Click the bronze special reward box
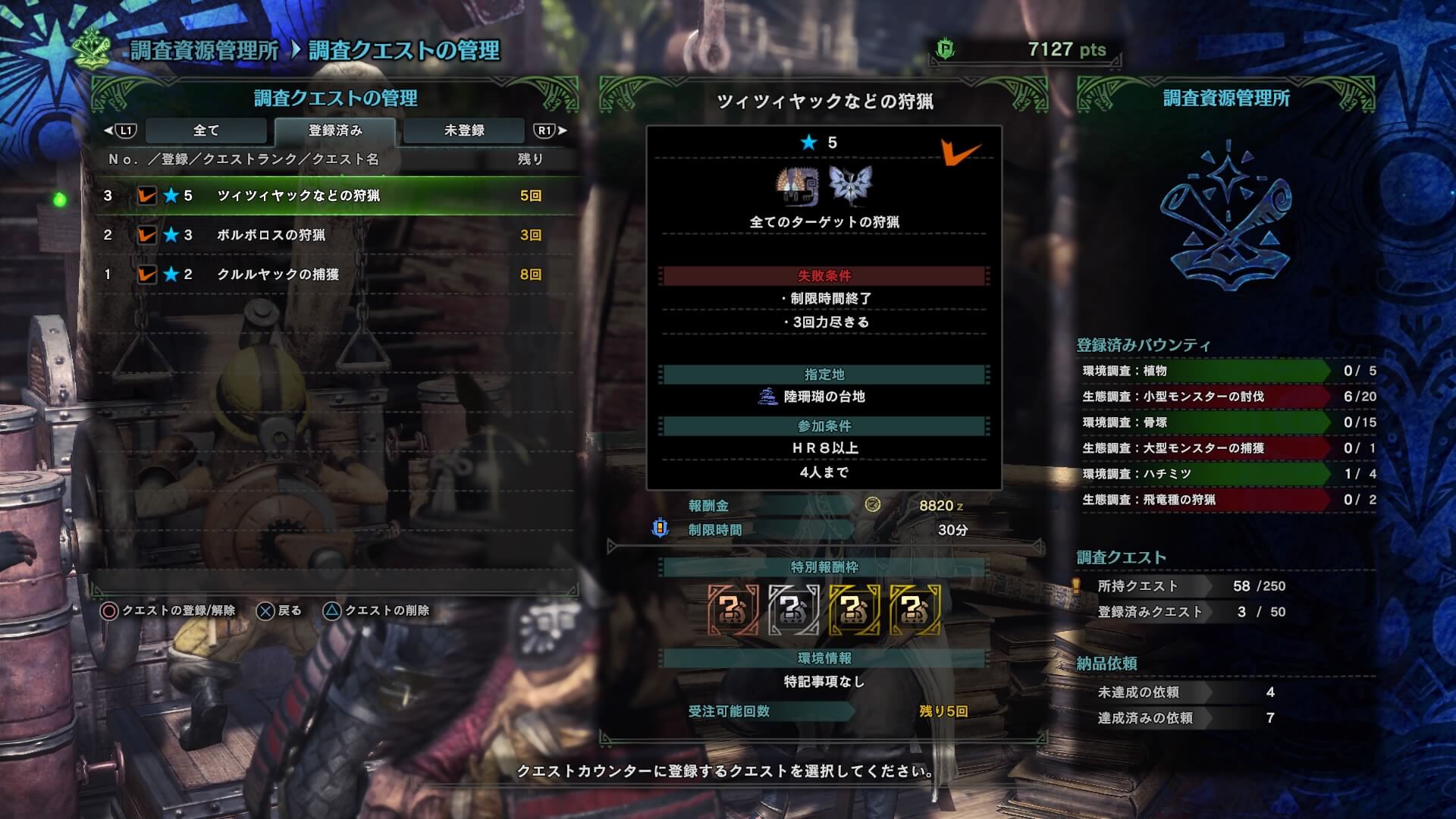 point(733,609)
